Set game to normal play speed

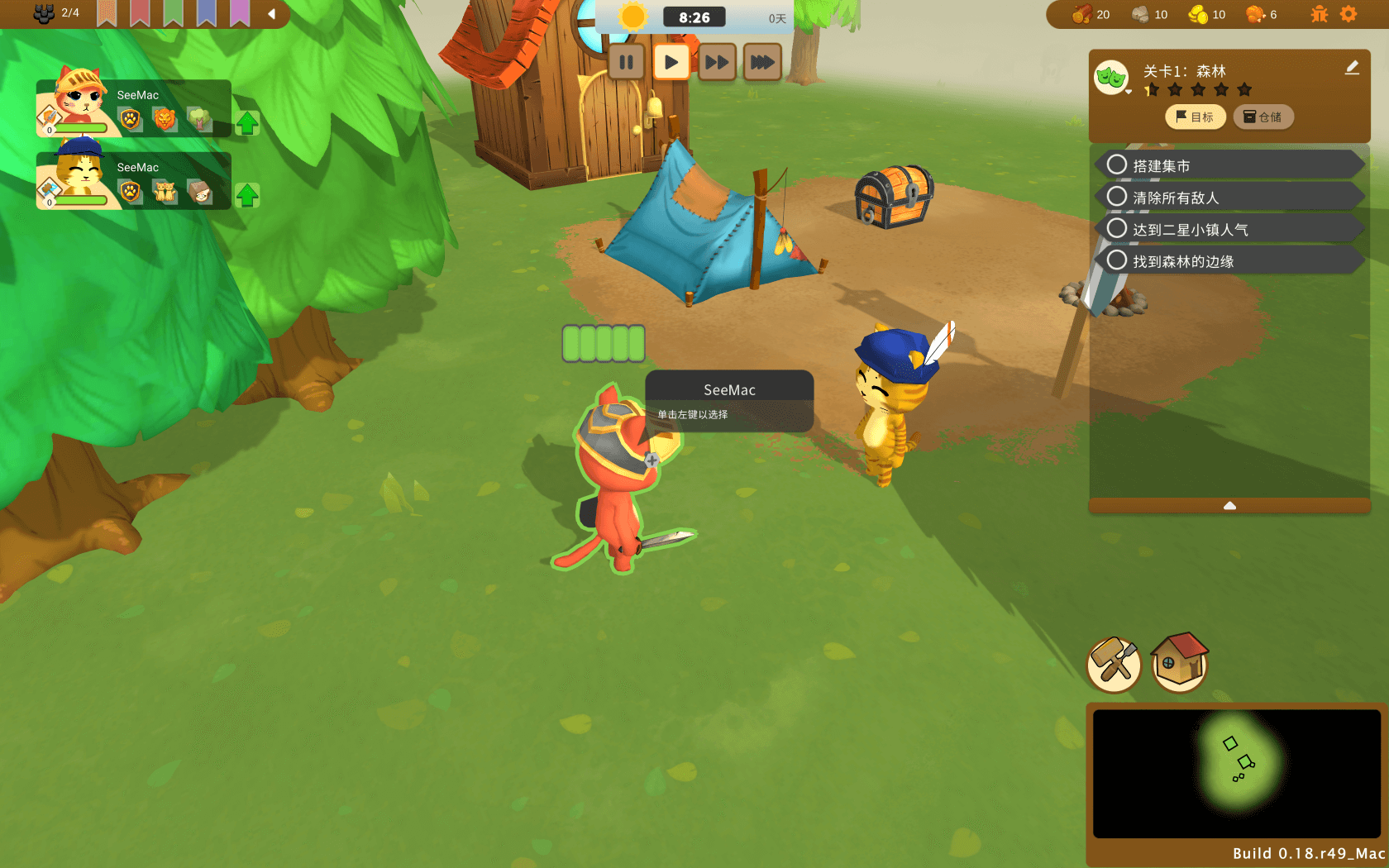point(671,62)
